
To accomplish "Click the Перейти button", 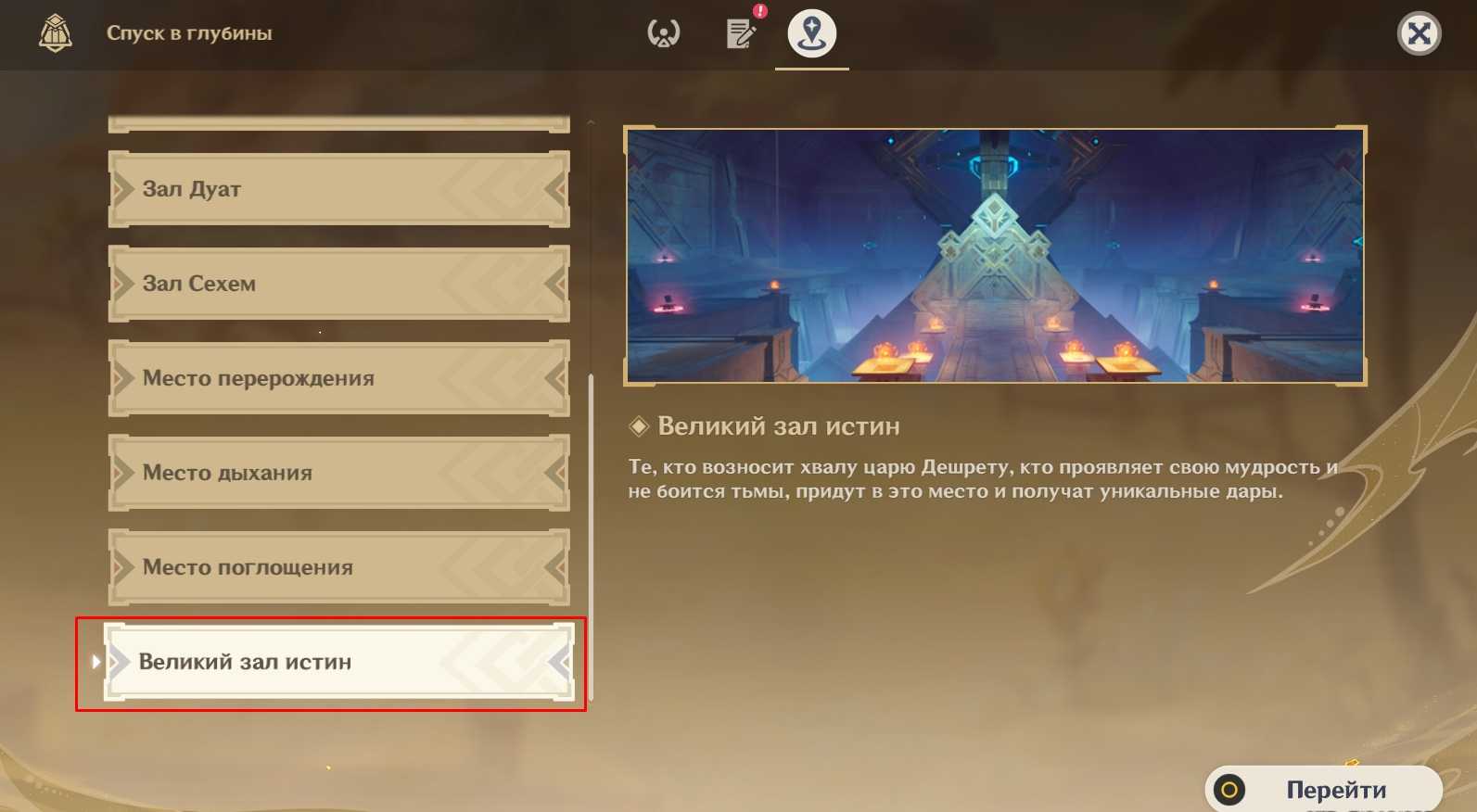I will [x=1323, y=789].
